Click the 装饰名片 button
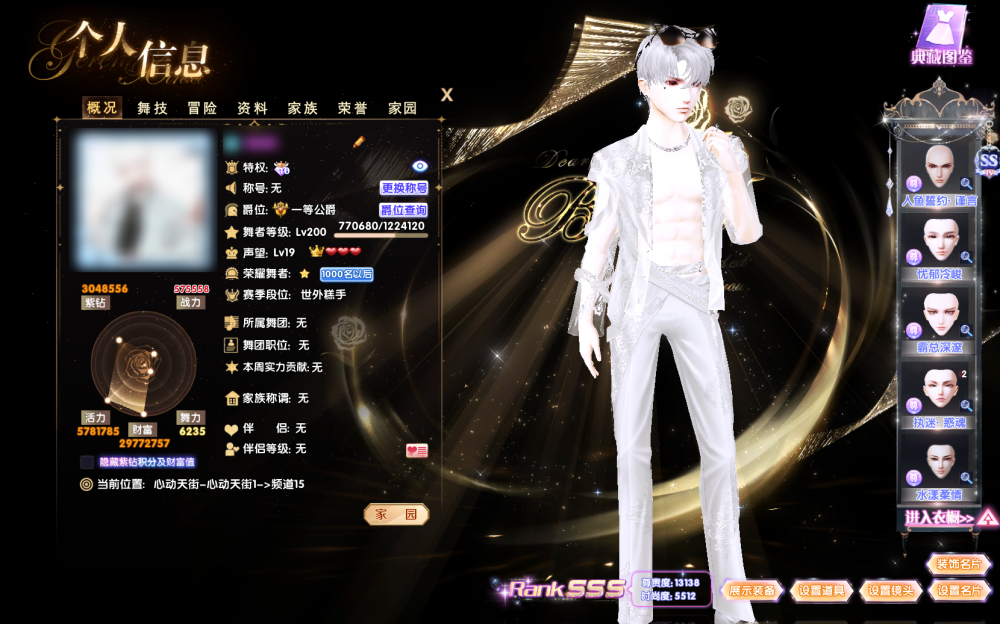This screenshot has height=624, width=1000. click(959, 564)
